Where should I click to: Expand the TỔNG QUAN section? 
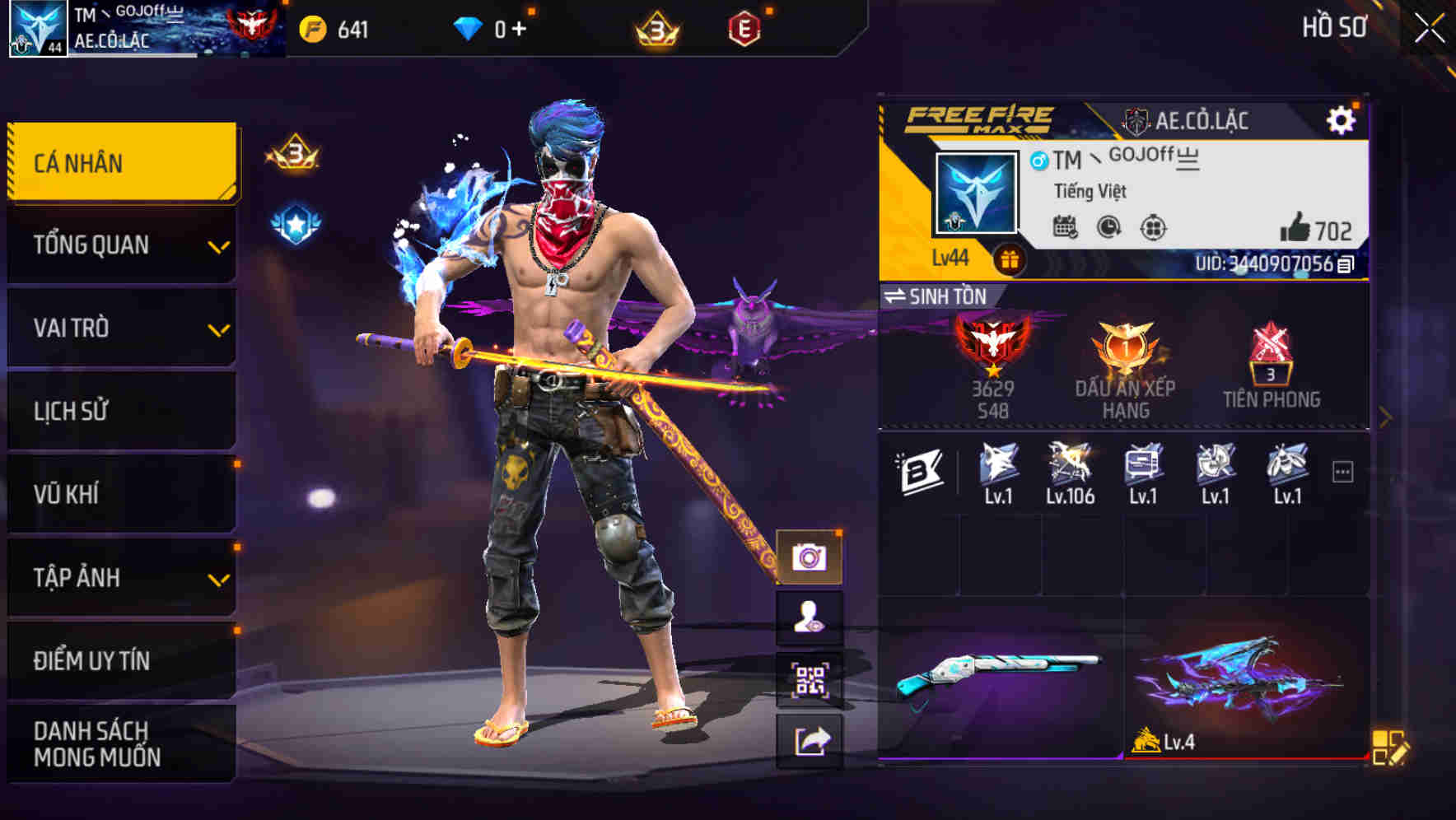[121, 245]
